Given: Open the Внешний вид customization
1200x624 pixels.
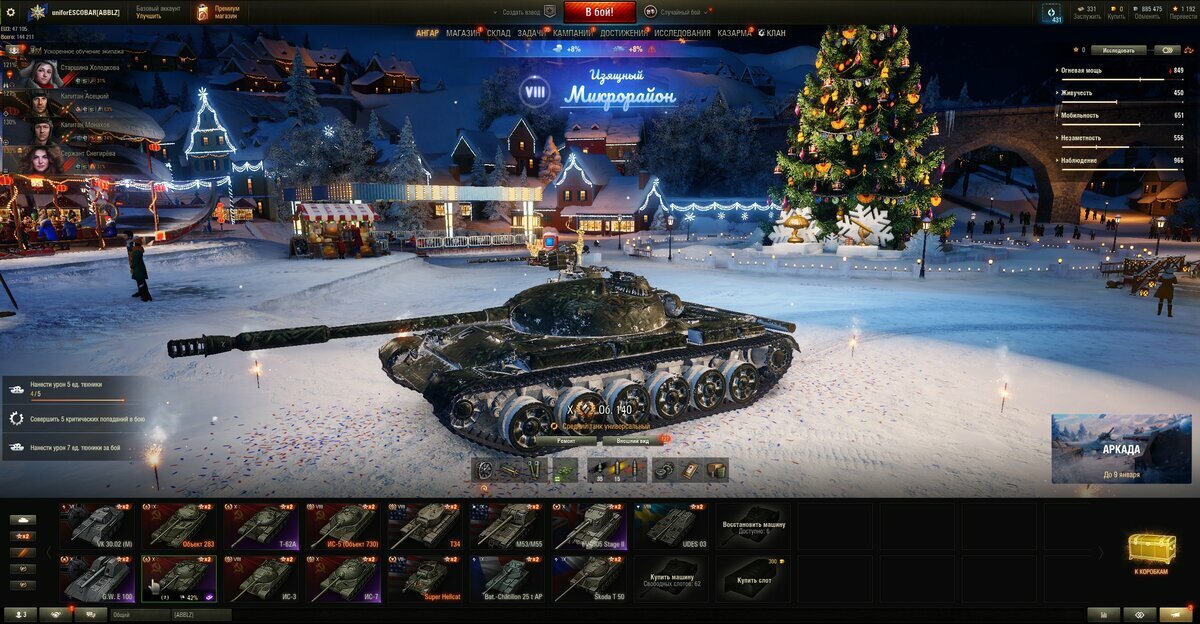Looking at the screenshot, I should pyautogui.click(x=632, y=440).
